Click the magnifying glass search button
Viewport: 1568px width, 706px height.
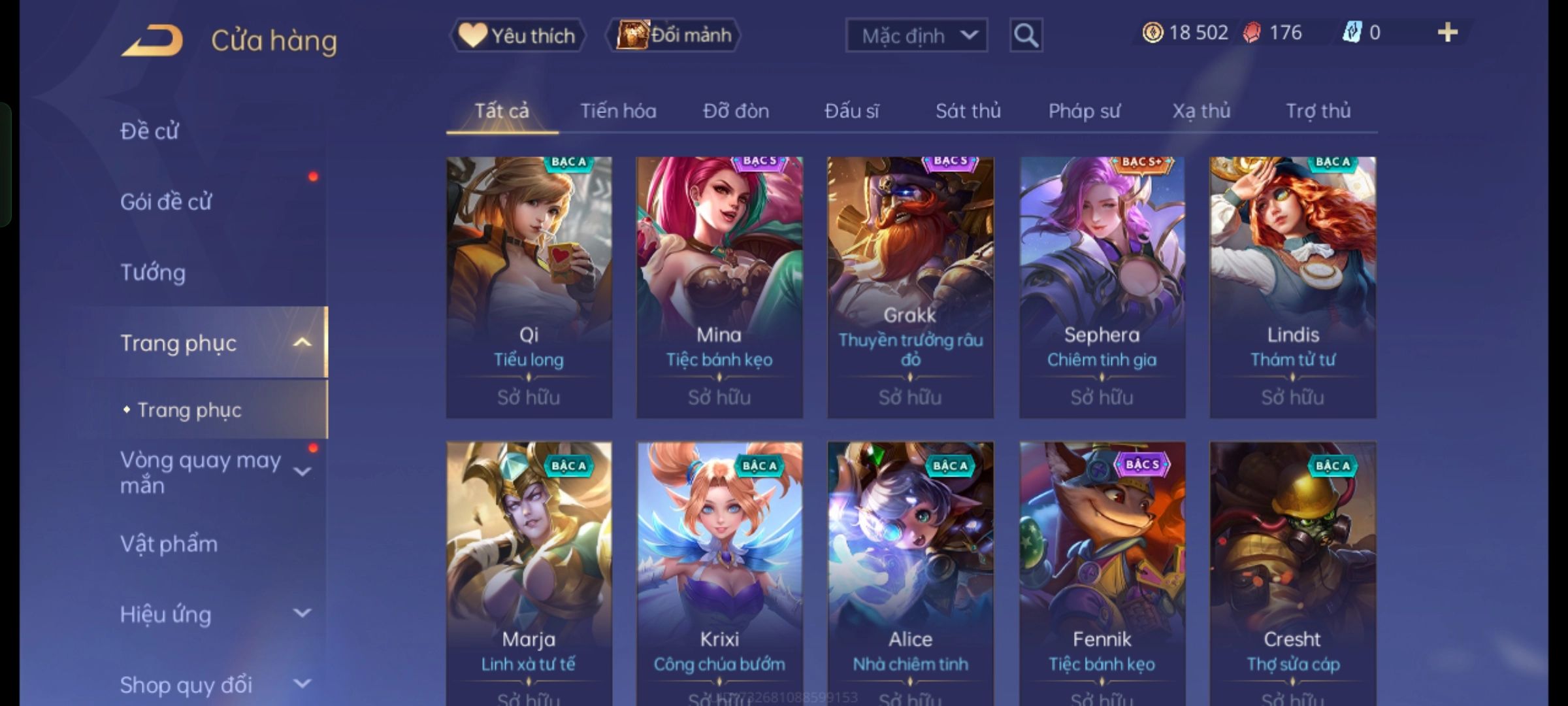point(1026,35)
